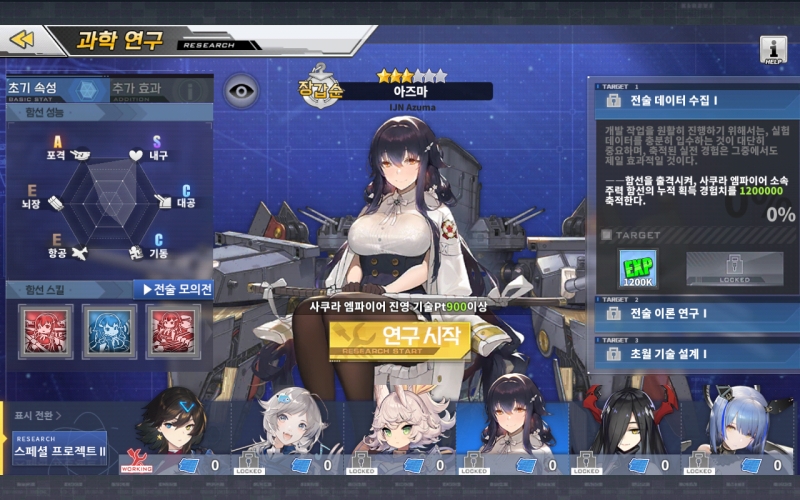Go back using the yellow arrow button
This screenshot has width=800, height=500.
22,39
